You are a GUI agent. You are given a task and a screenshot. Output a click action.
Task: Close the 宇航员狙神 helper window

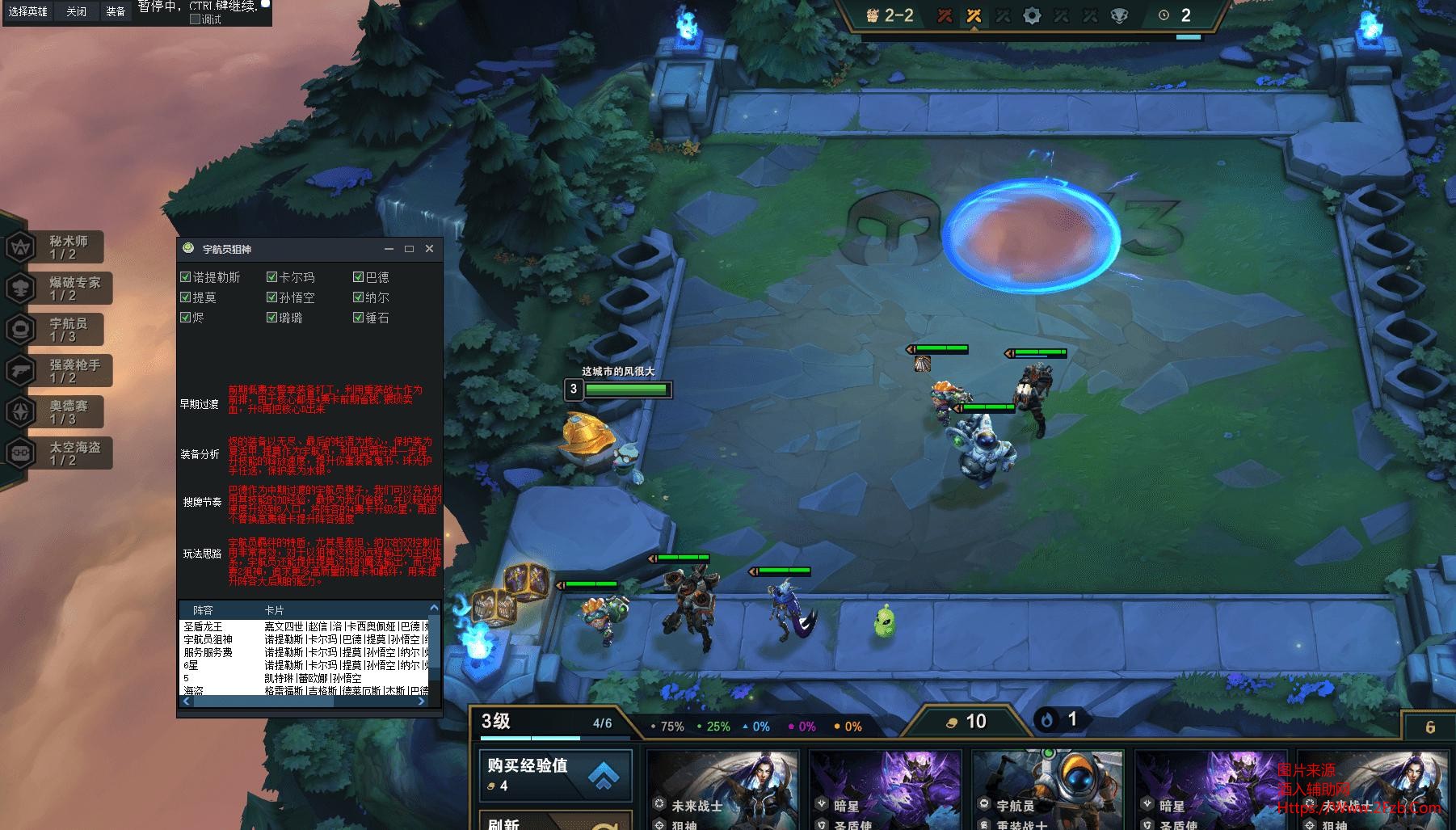tap(429, 249)
